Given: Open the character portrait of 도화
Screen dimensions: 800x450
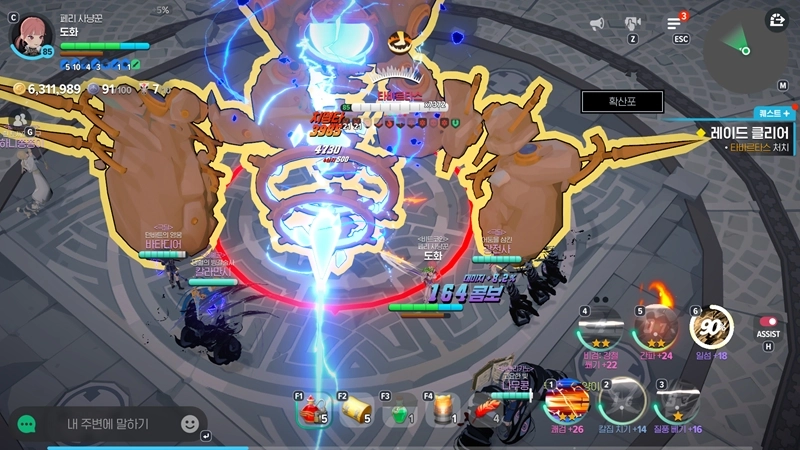Looking at the screenshot, I should click(31, 33).
